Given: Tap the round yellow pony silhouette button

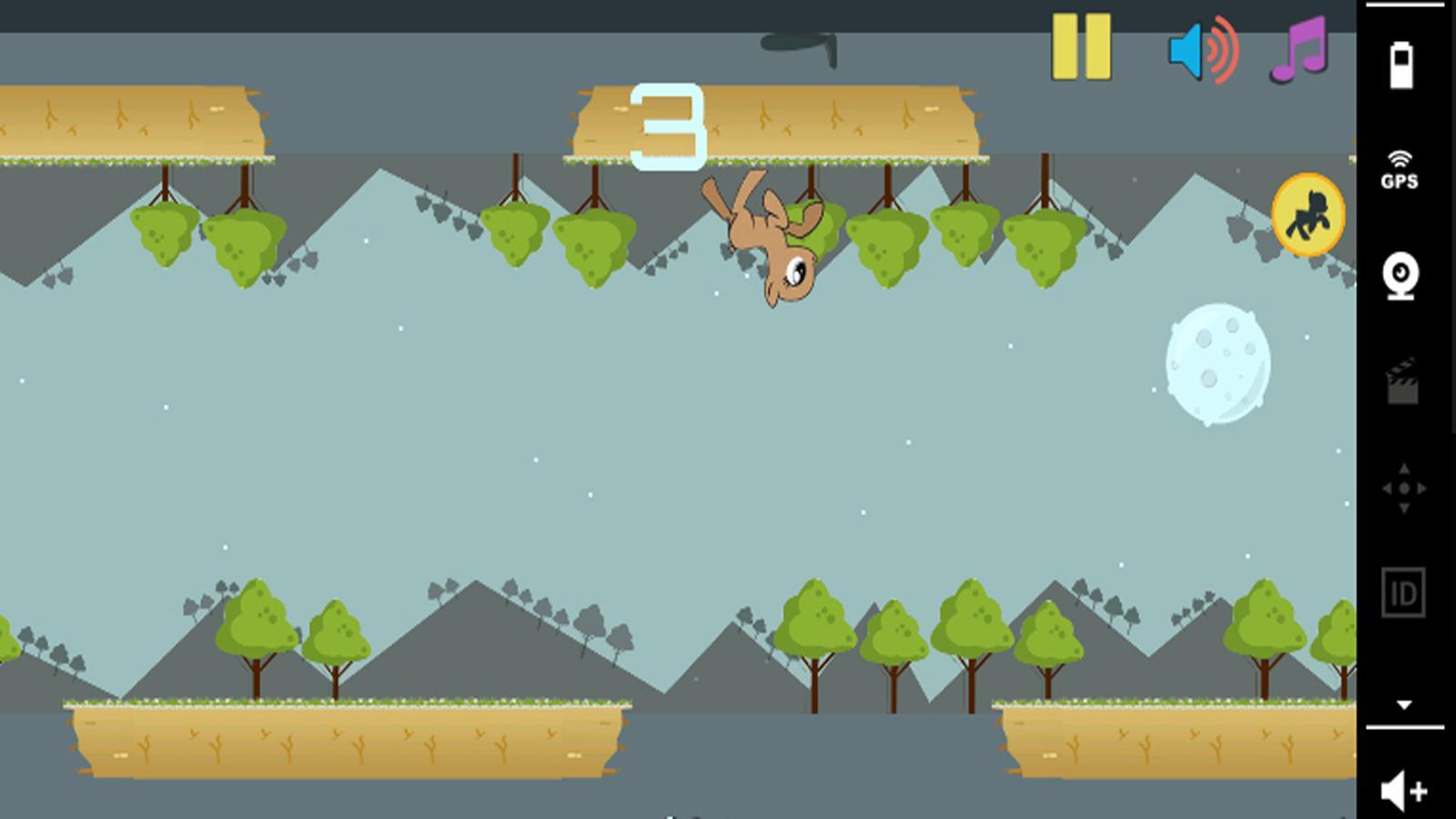Looking at the screenshot, I should [1308, 215].
